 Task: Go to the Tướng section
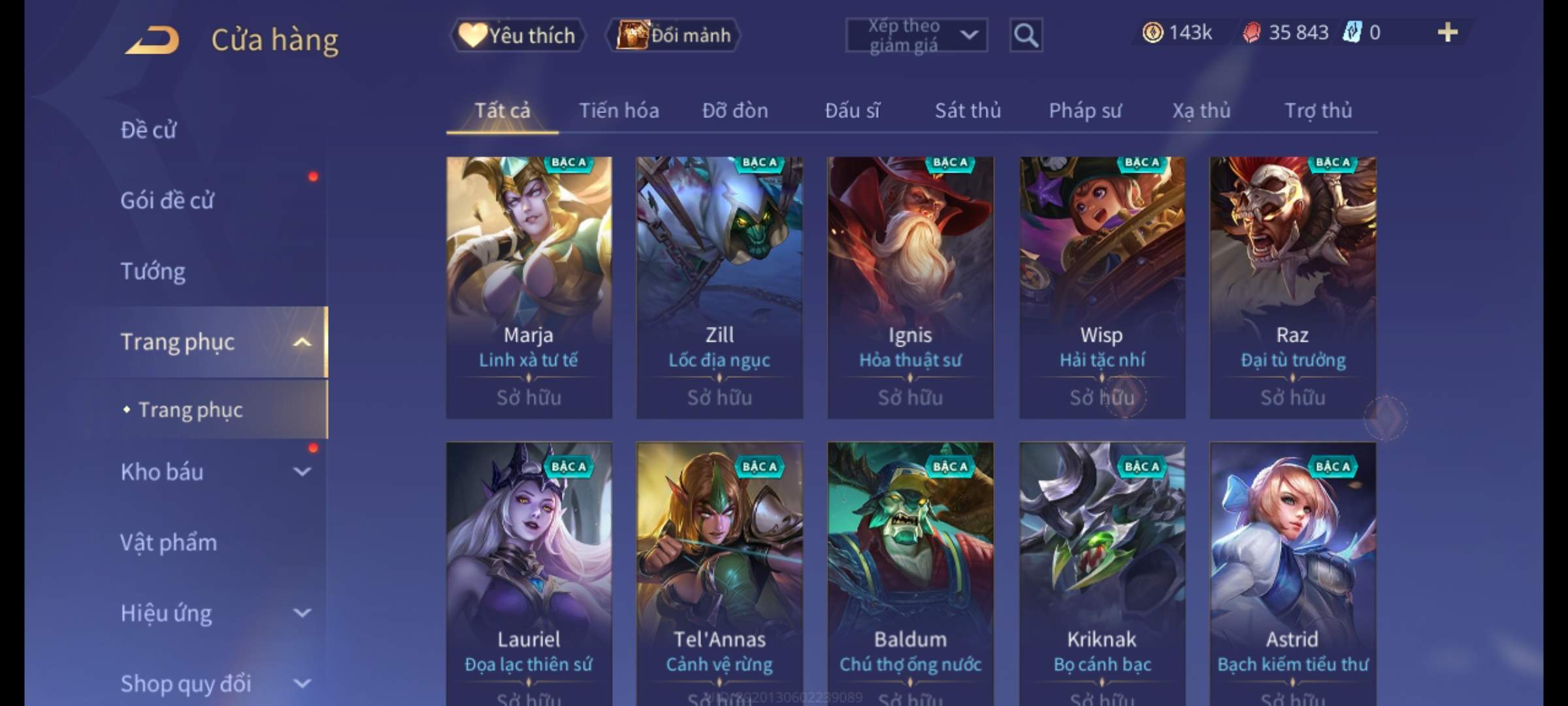[x=153, y=271]
